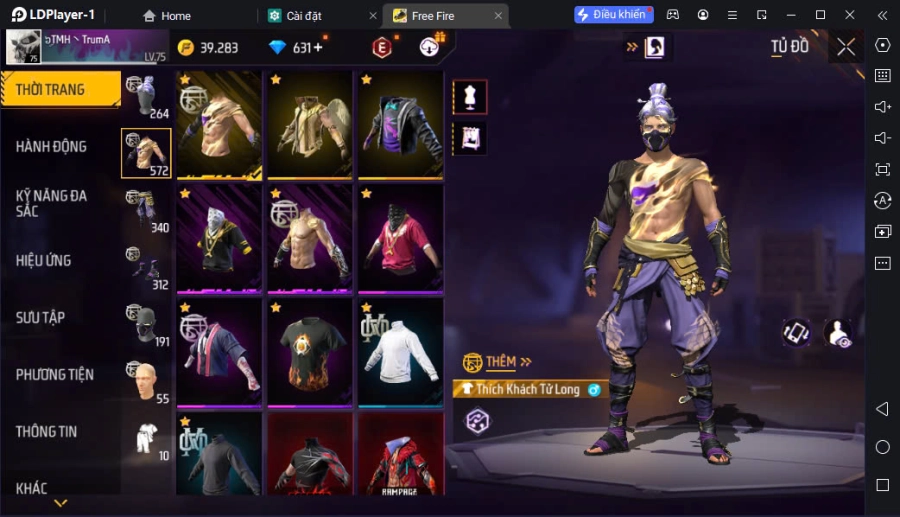Select the pink shirt with gold chain
The image size is (900, 517).
400,238
